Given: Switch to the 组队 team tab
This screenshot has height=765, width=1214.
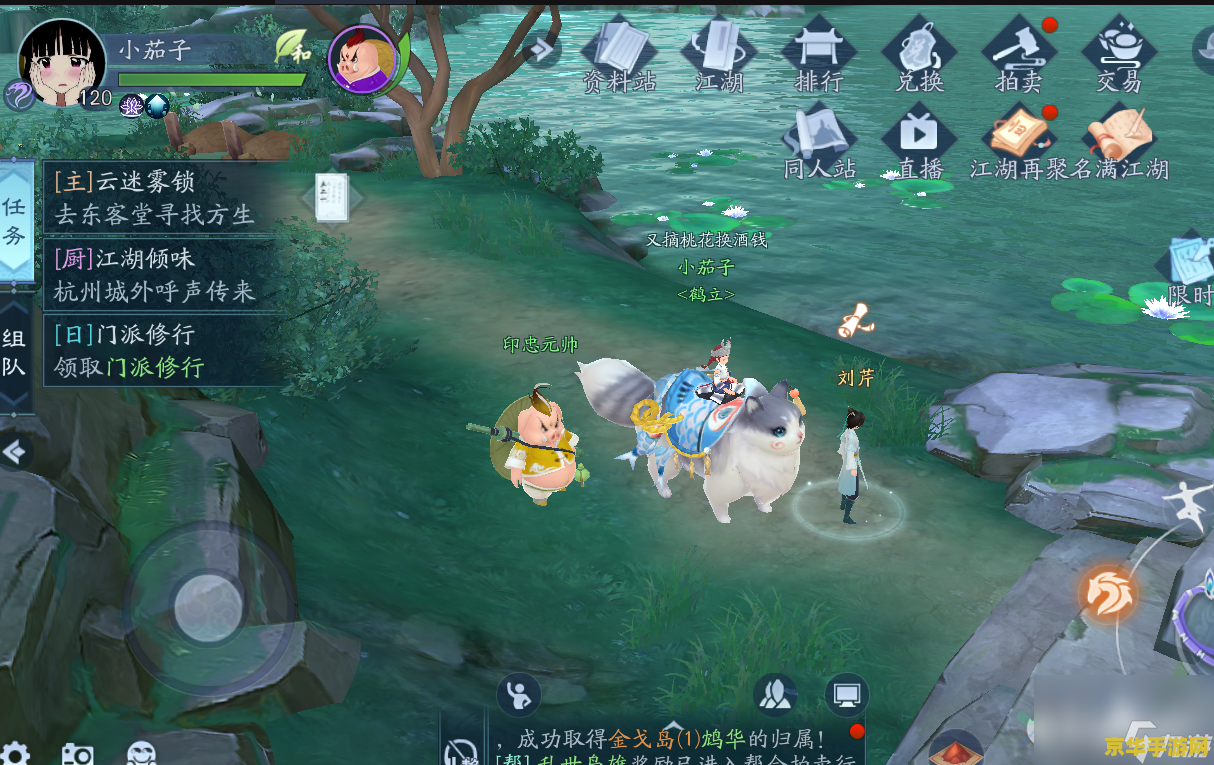Looking at the screenshot, I should pos(15,352).
